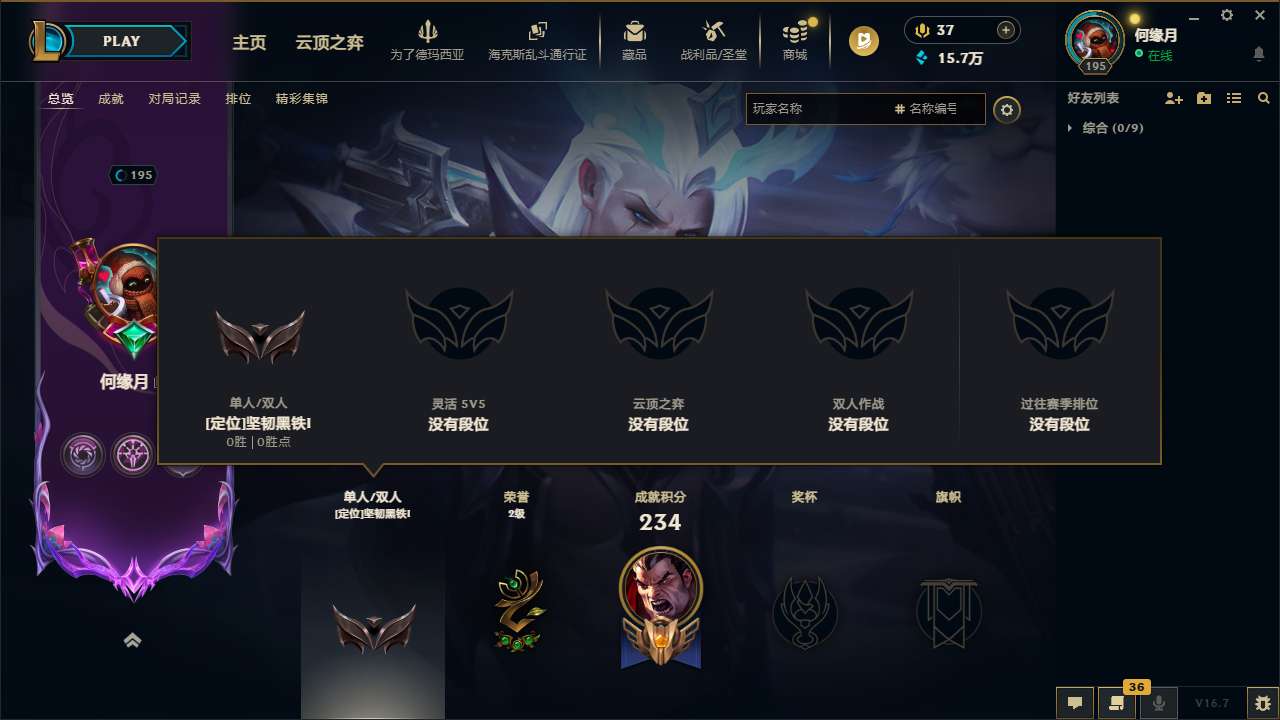Open the 商城 store icon
This screenshot has width=1280, height=720.
[795, 33]
